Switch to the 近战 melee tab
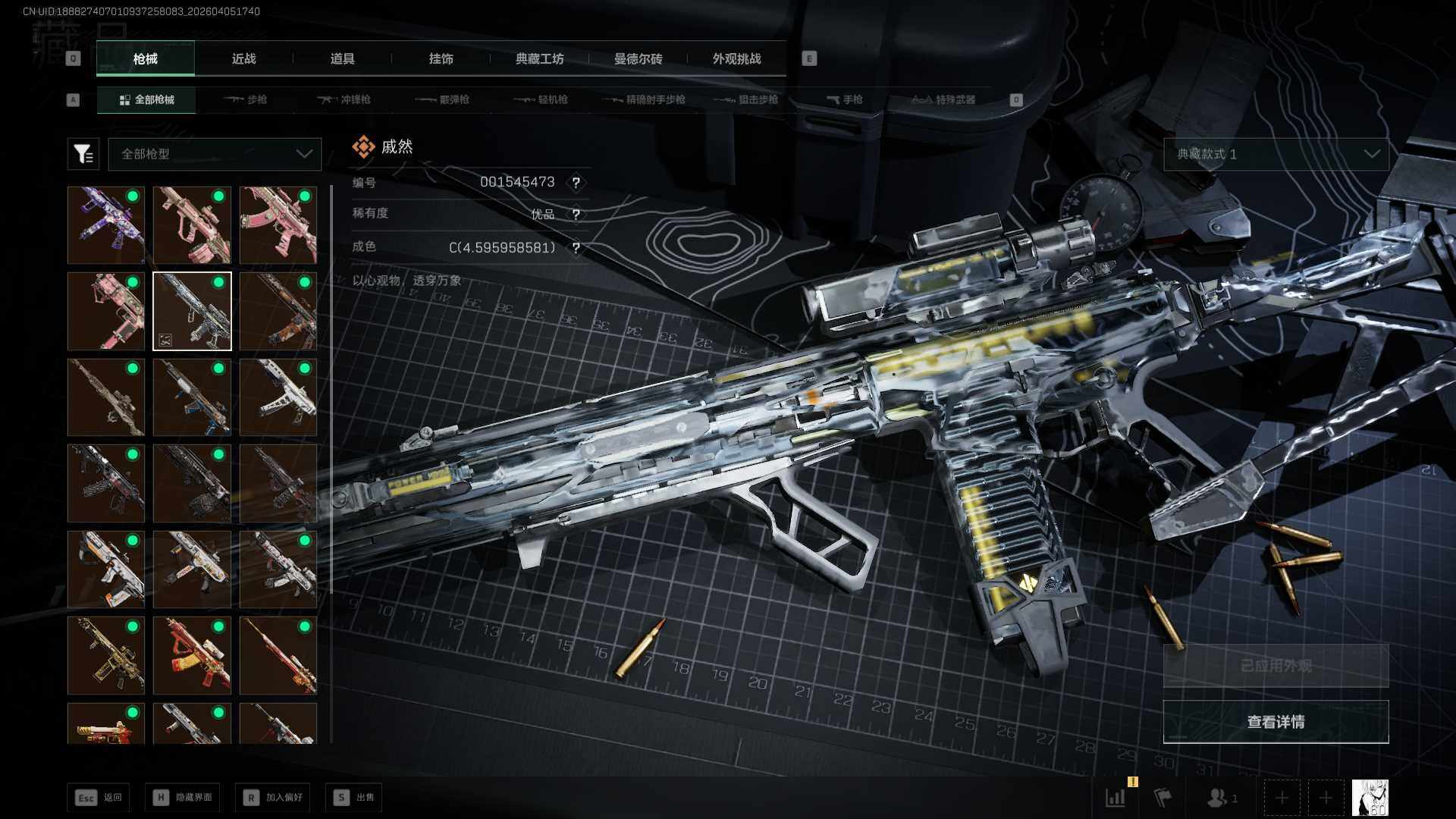 pos(243,59)
